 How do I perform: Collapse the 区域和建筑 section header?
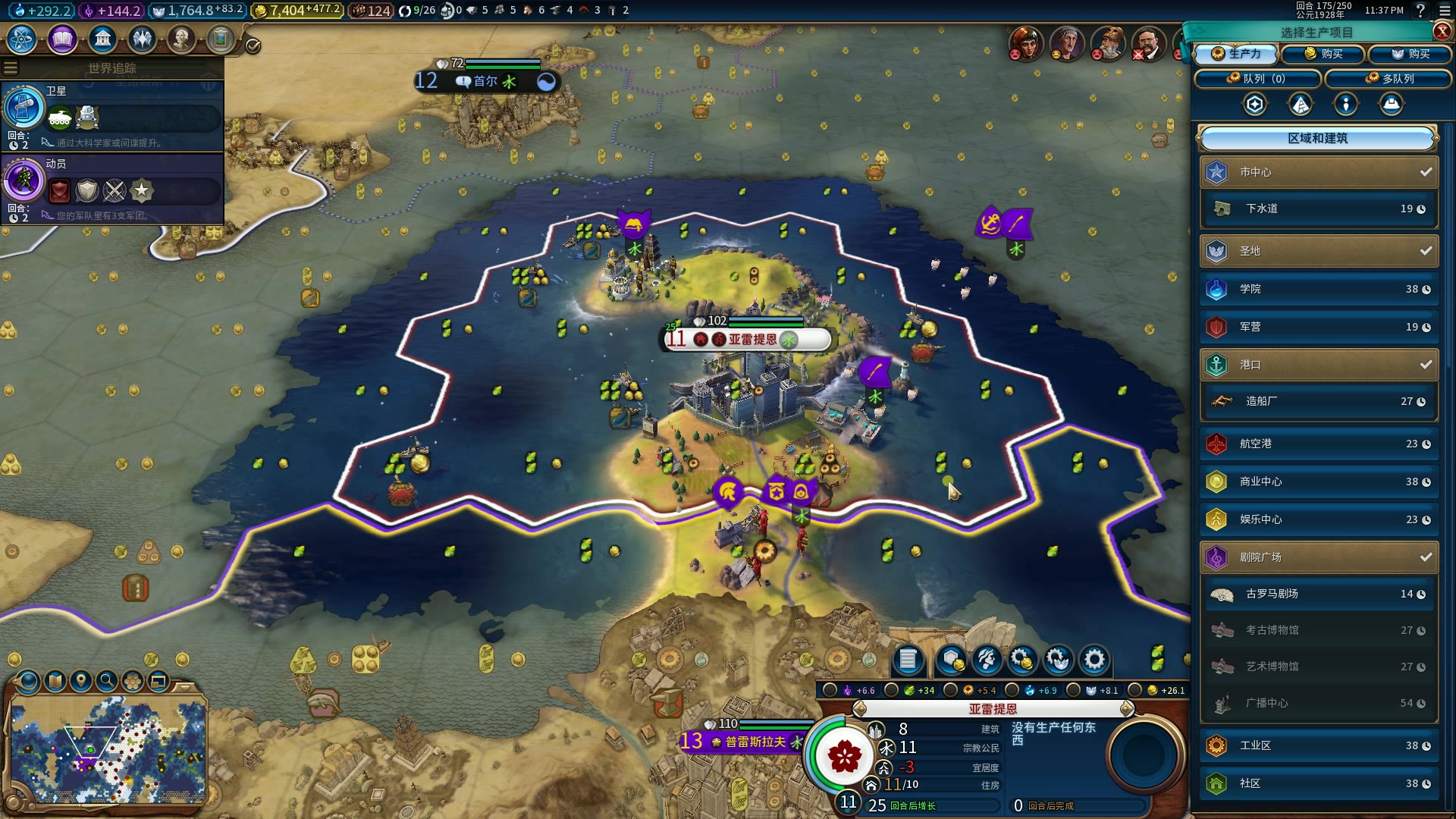(x=1317, y=138)
